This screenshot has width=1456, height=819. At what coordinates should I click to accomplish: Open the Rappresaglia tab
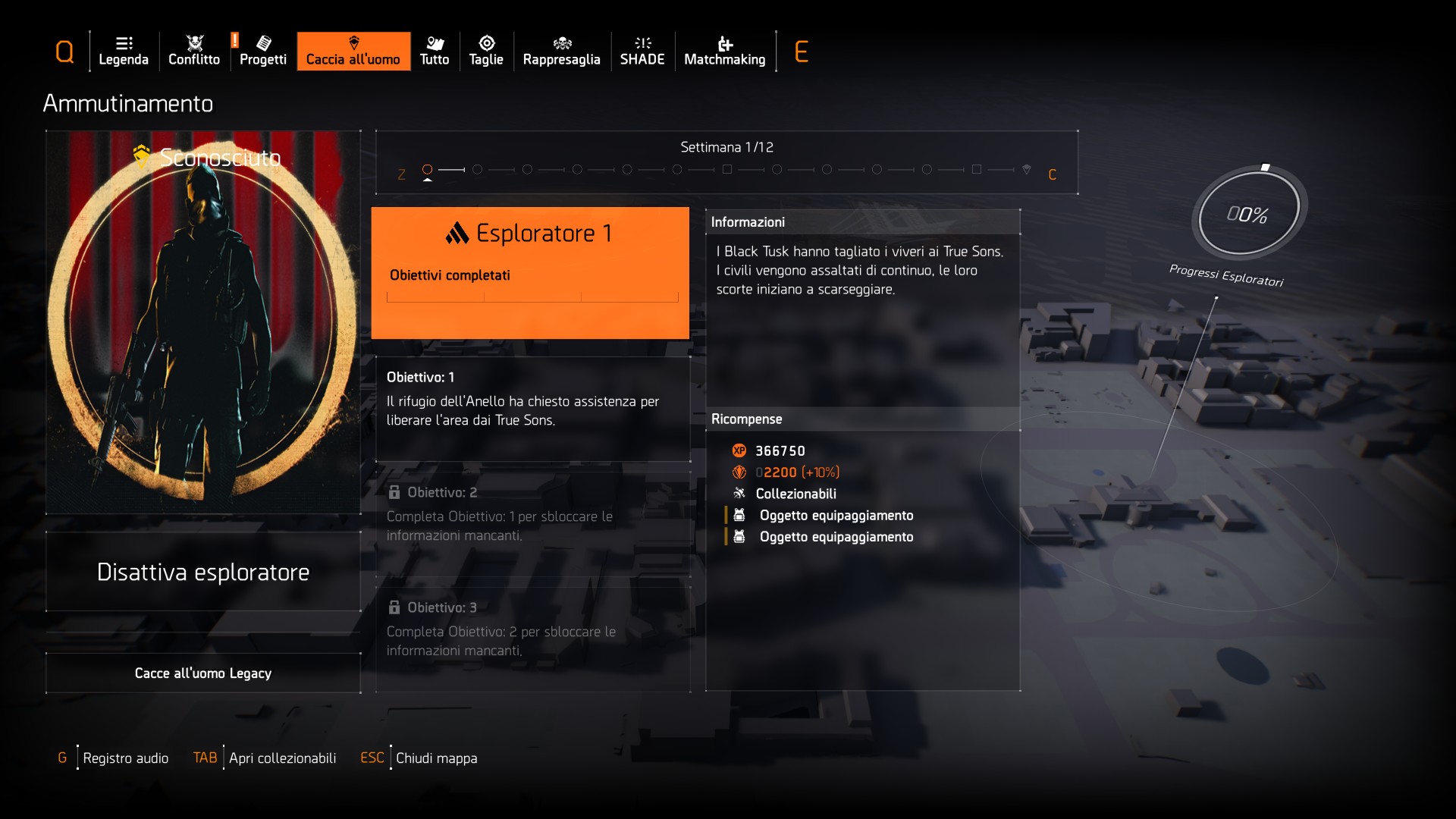click(x=562, y=52)
